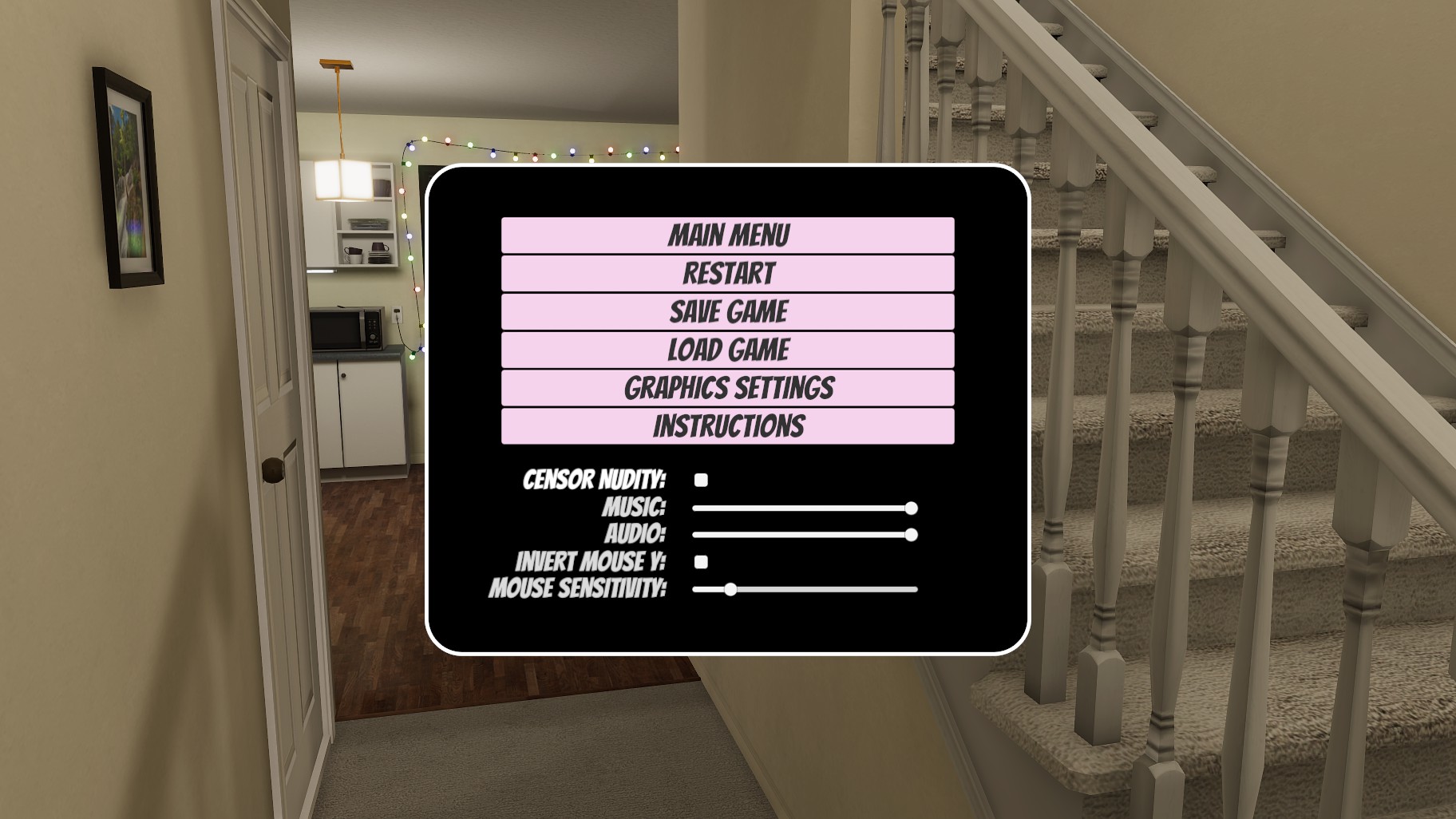Choose the Restart option

tap(727, 274)
